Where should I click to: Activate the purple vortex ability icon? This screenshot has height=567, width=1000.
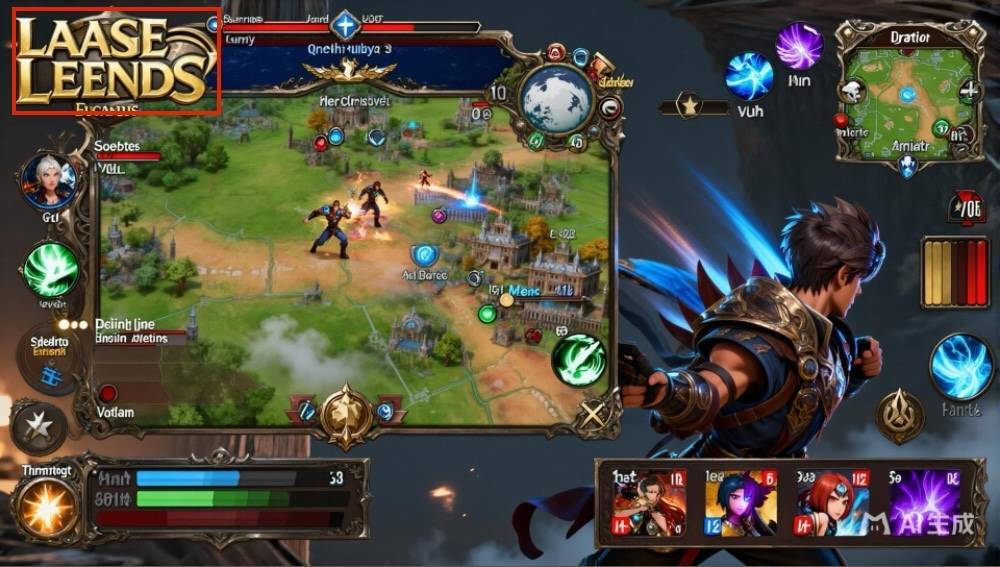click(x=799, y=45)
